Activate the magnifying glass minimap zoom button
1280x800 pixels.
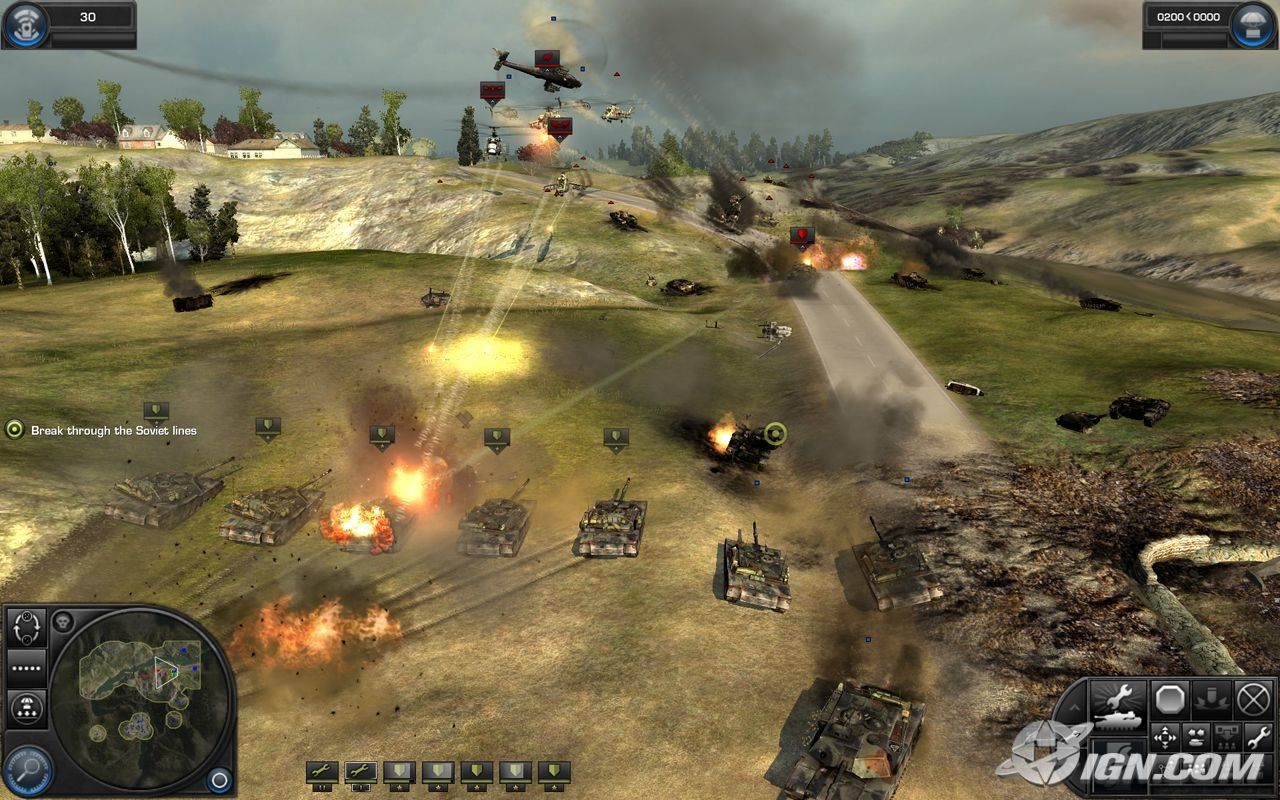click(x=28, y=770)
